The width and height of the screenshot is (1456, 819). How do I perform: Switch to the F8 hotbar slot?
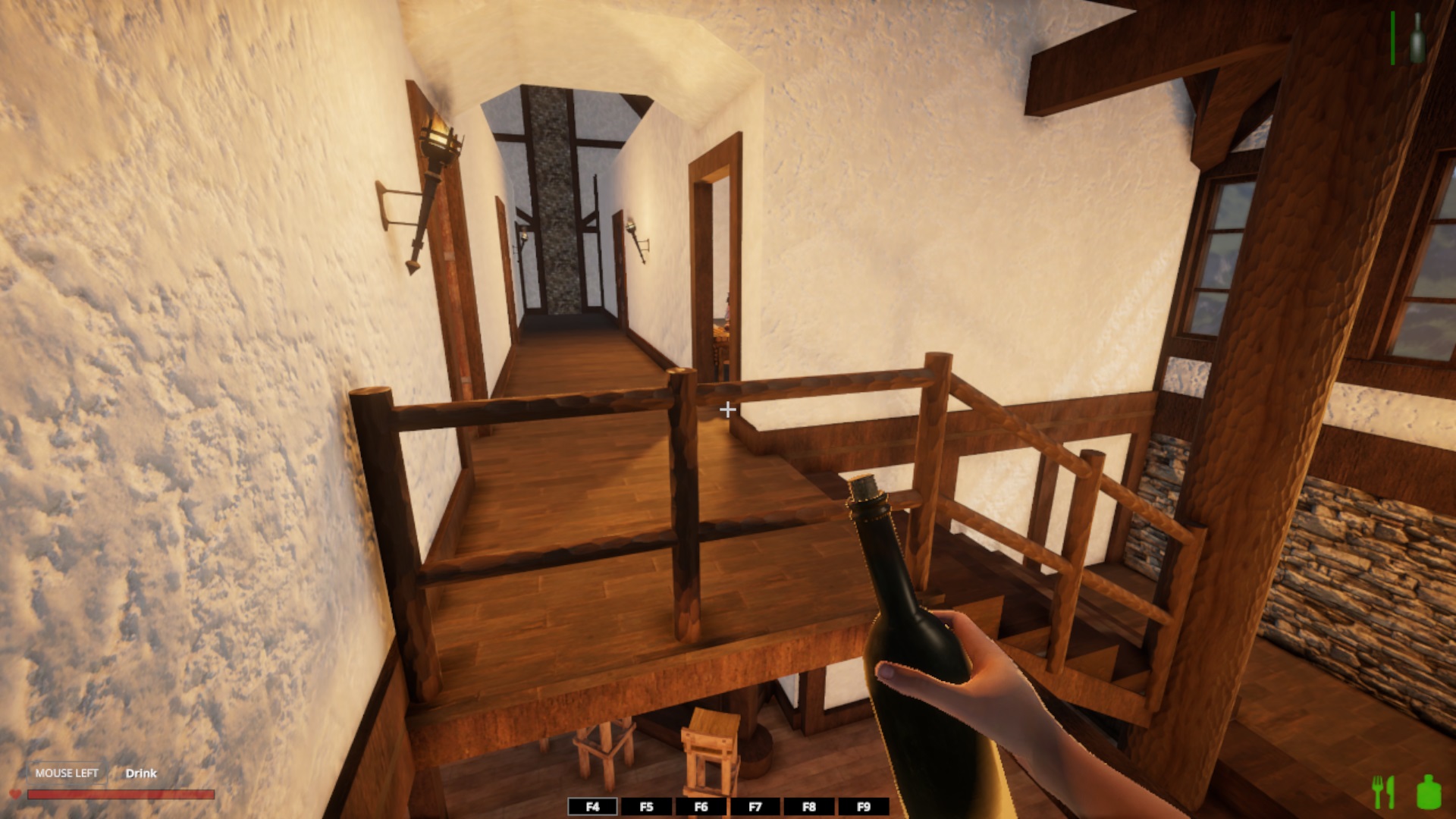coord(809,807)
